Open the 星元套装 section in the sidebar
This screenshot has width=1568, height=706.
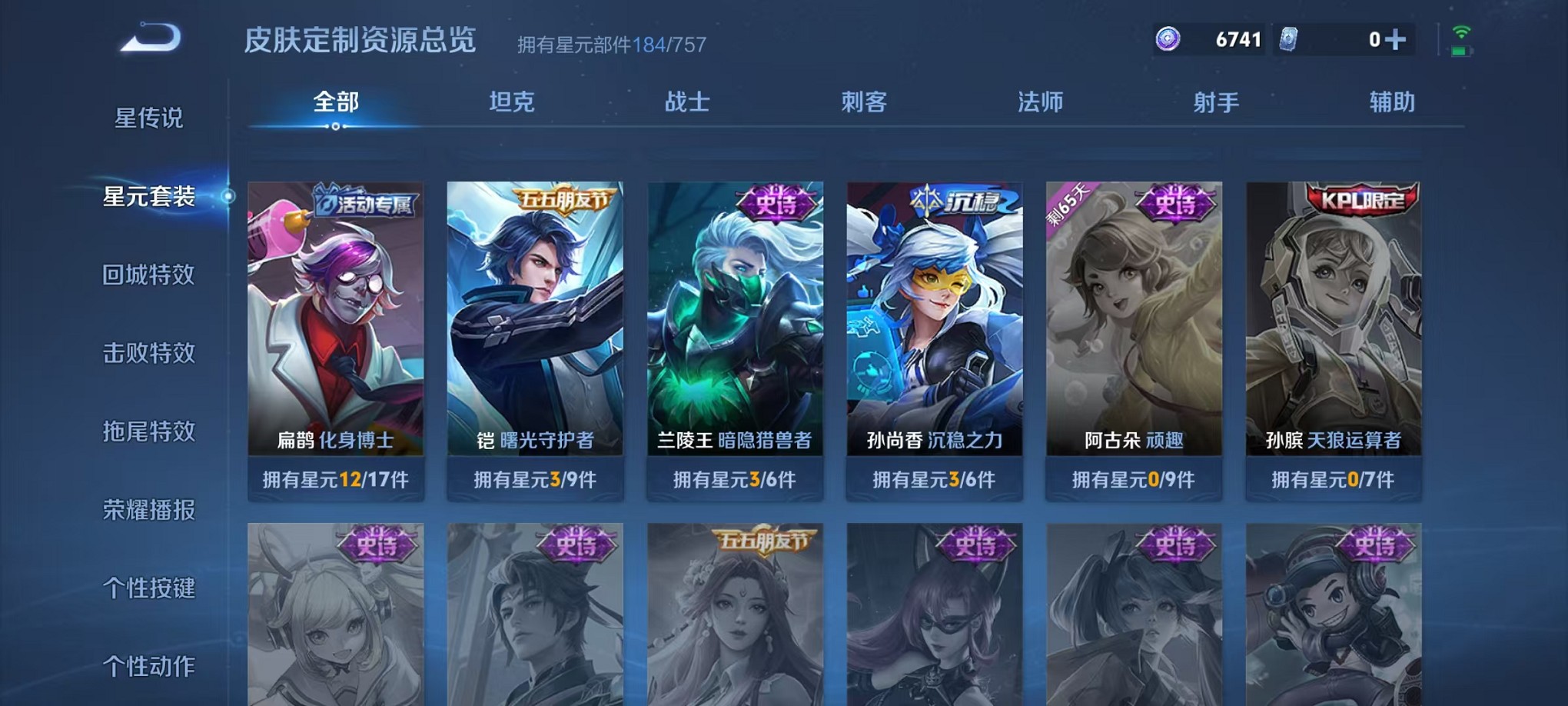click(x=151, y=197)
